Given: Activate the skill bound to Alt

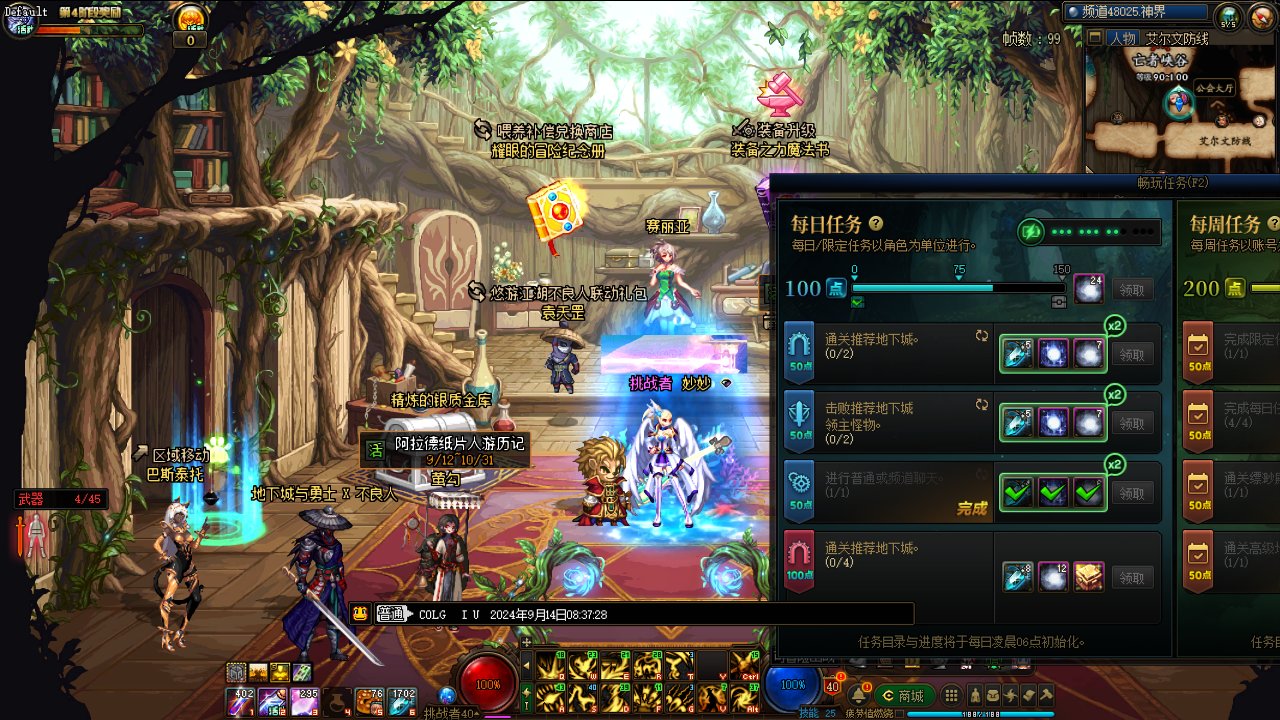Looking at the screenshot, I should coord(744,697).
